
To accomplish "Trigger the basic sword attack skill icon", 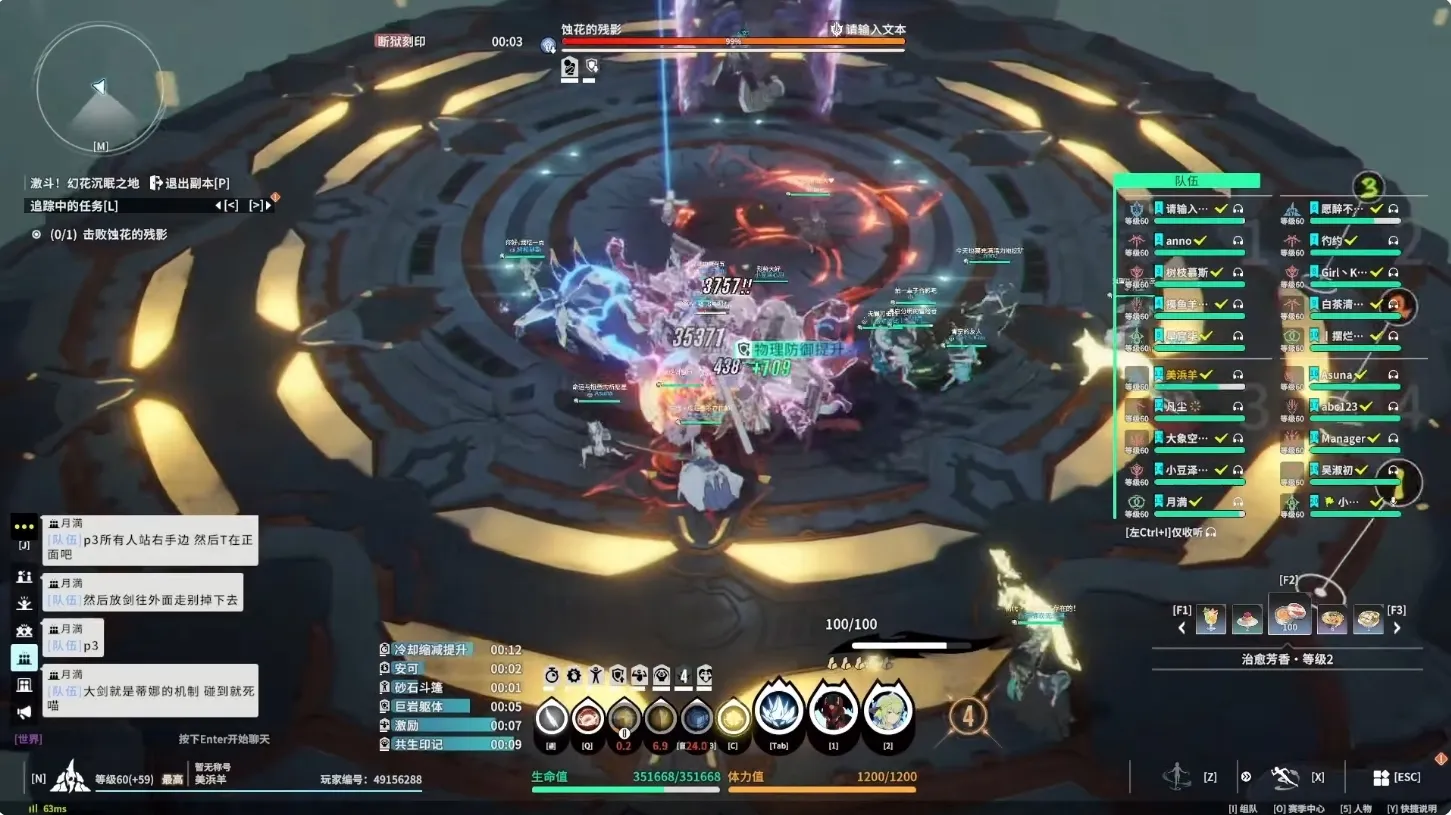I will [x=552, y=718].
